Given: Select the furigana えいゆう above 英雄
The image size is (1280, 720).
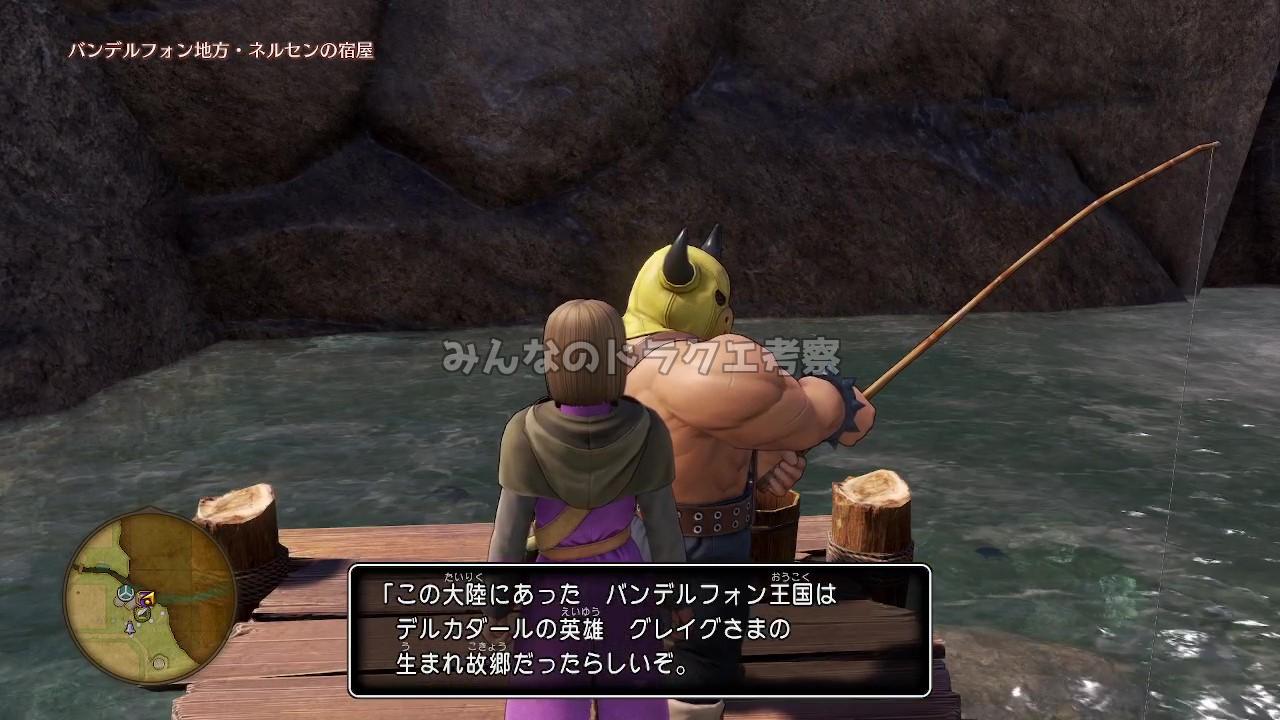Looking at the screenshot, I should 580,610.
